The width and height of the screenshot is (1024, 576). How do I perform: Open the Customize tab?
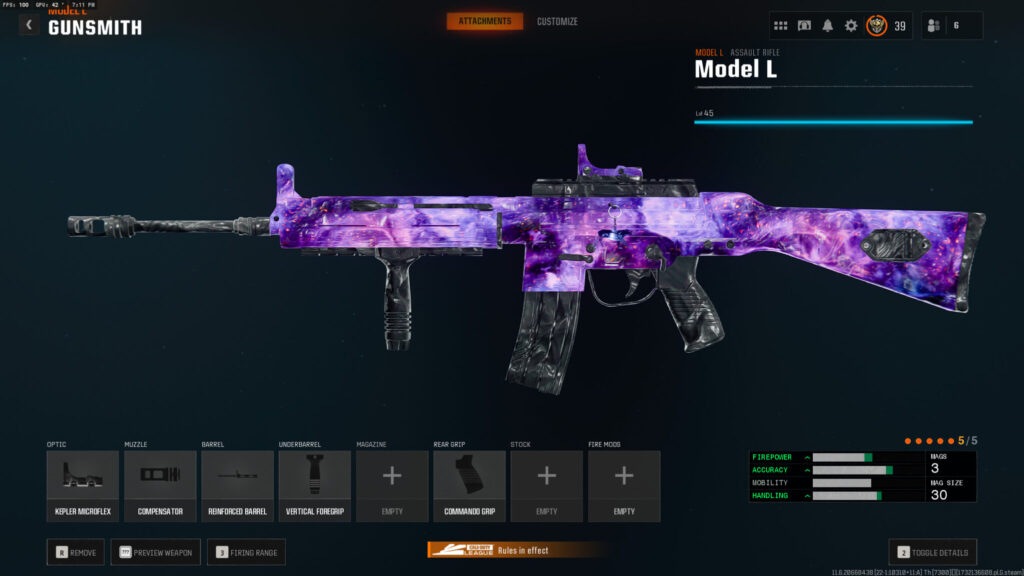(x=557, y=21)
